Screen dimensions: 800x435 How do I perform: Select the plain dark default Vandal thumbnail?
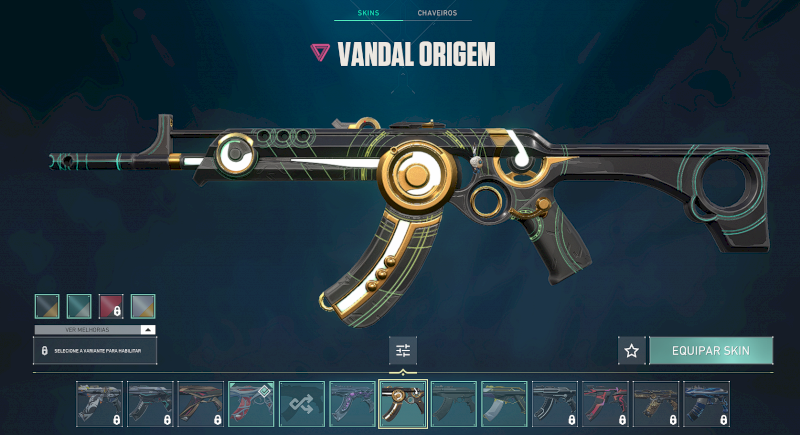[x=454, y=404]
